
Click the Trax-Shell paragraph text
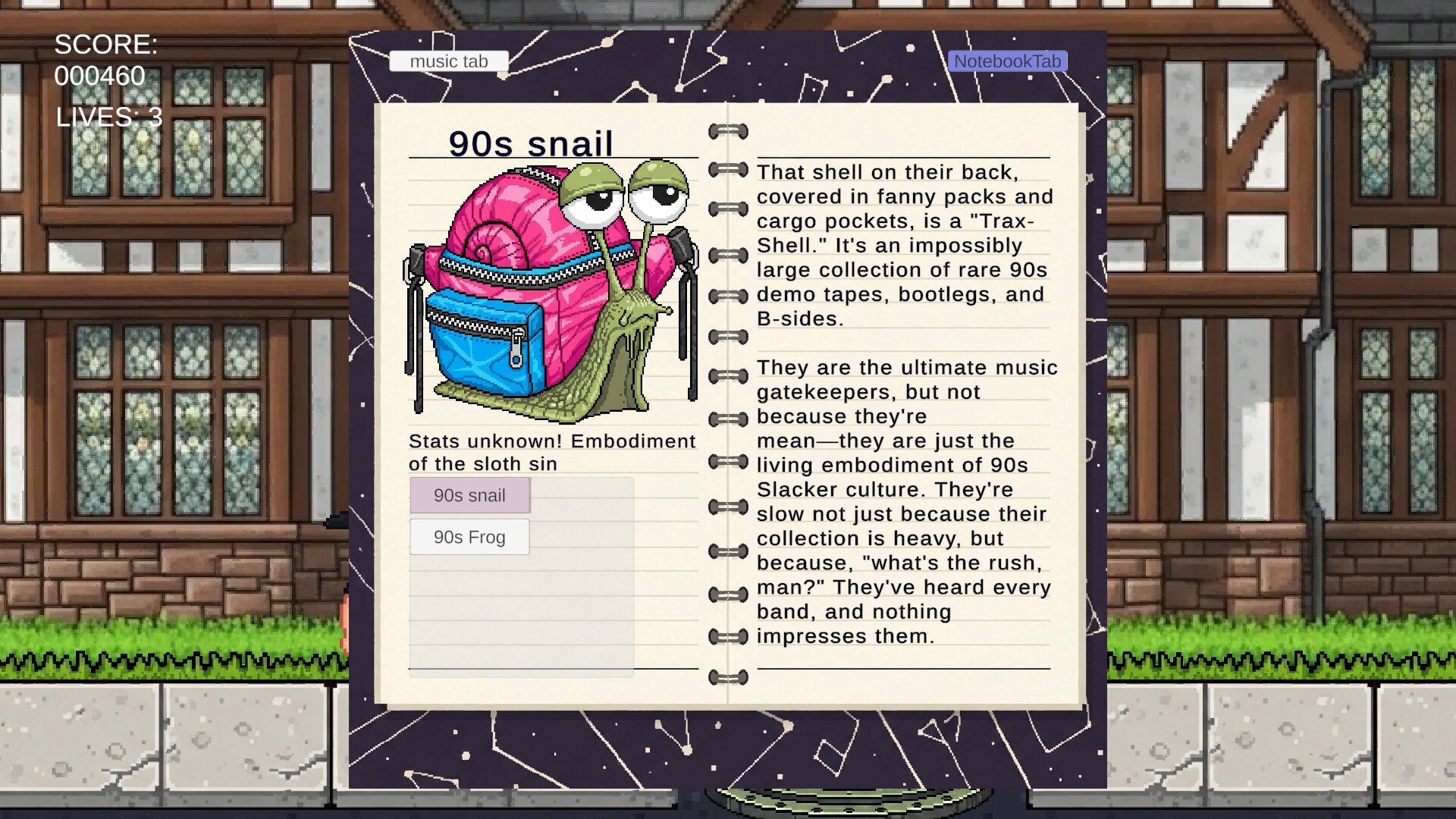(902, 243)
